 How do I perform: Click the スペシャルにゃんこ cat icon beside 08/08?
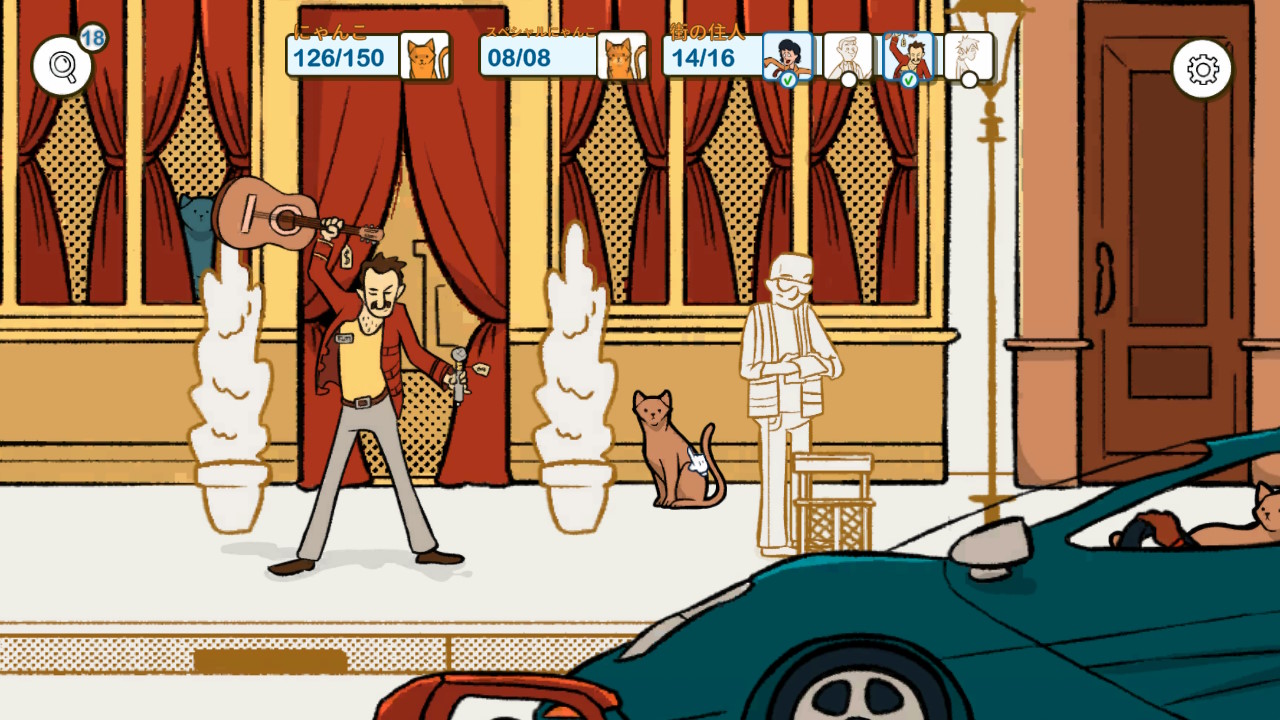tap(622, 56)
